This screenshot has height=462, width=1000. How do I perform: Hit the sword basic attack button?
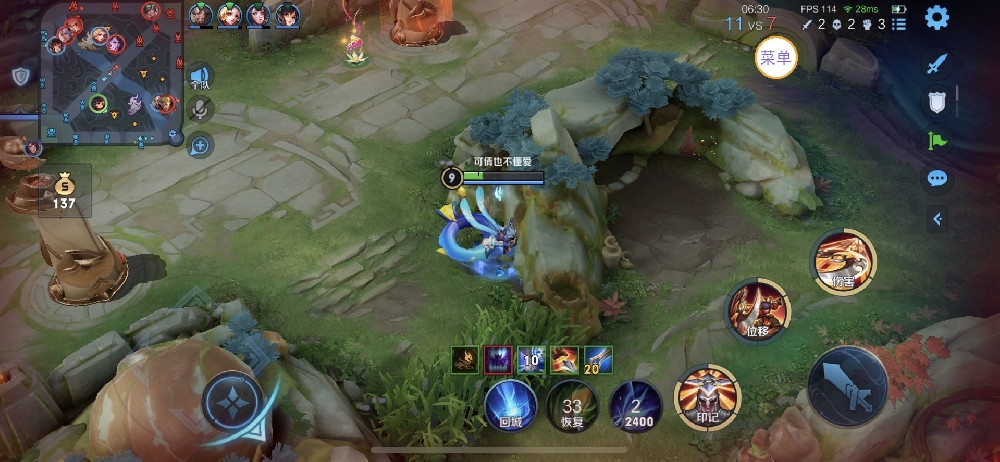(848, 387)
